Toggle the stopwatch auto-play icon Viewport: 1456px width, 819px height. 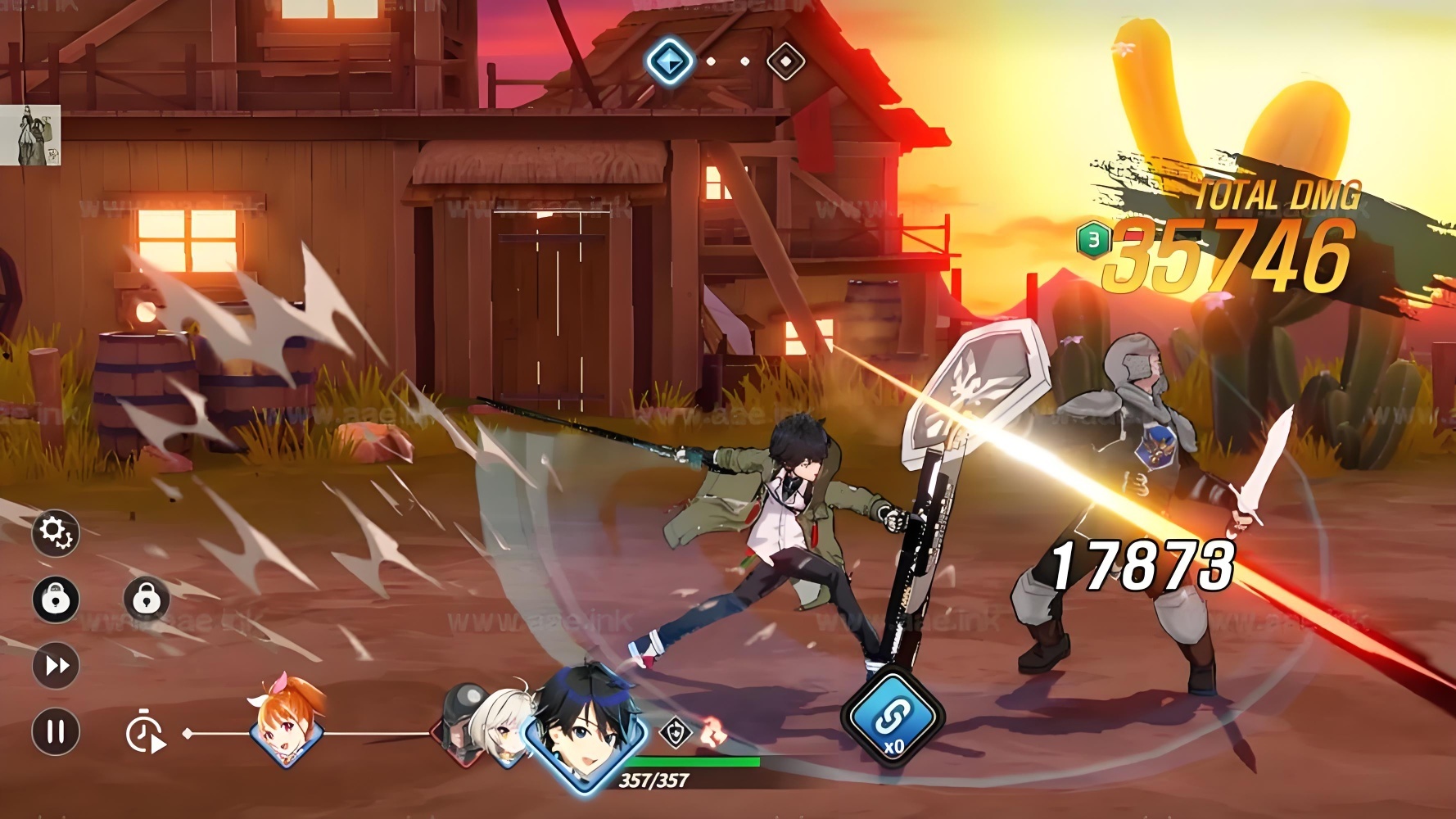145,733
